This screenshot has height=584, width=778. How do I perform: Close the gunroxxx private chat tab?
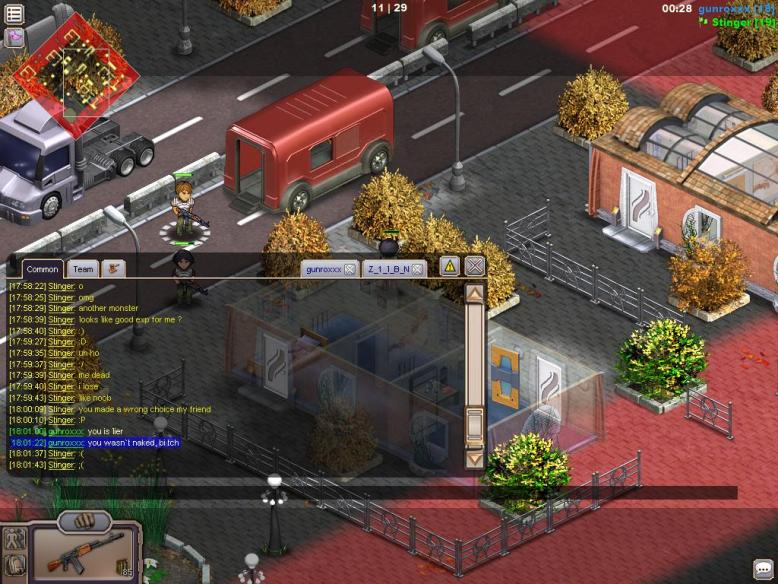[350, 269]
